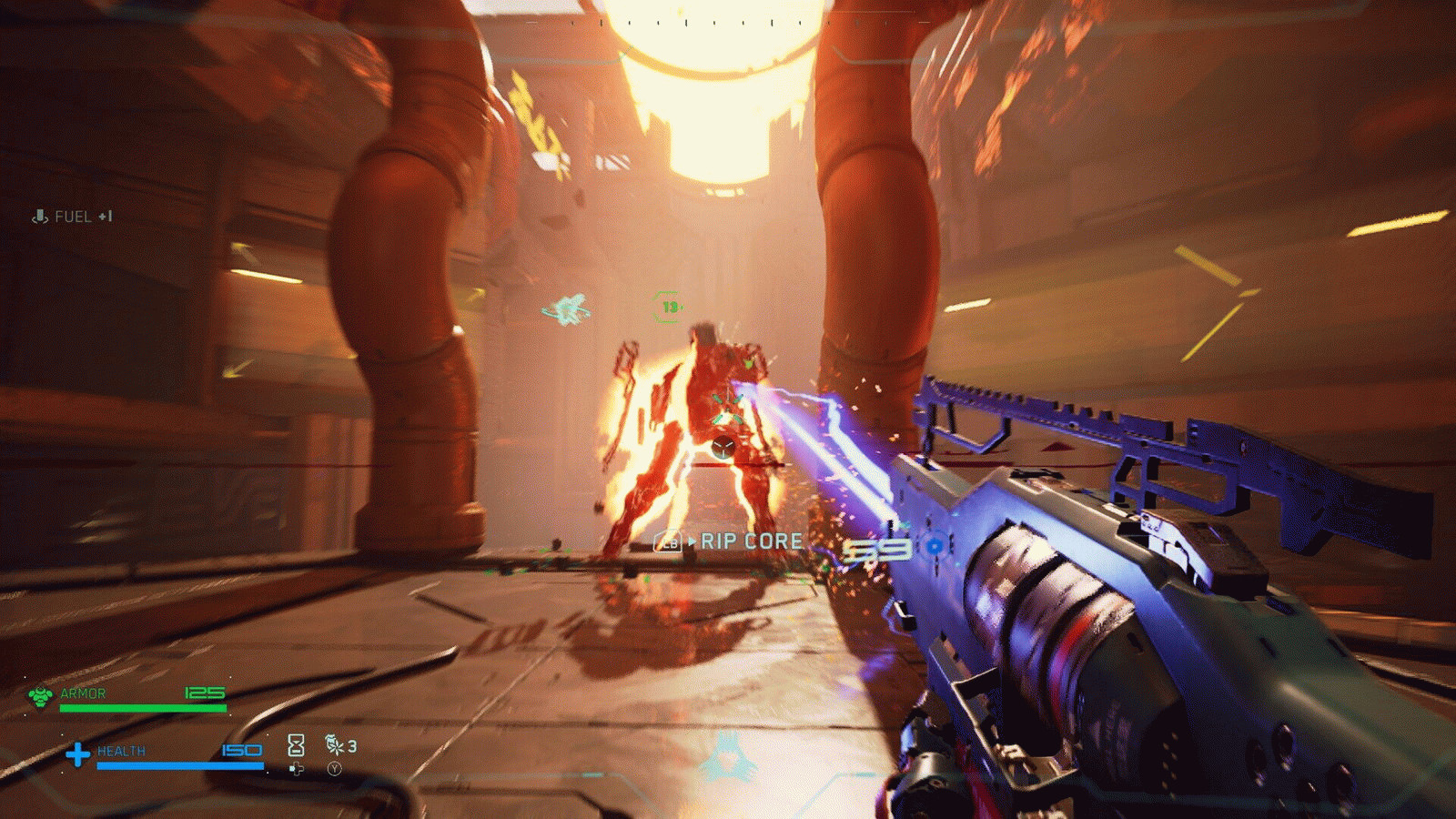Select the hourglass equipment icon
This screenshot has height=819, width=1456.
point(296,746)
